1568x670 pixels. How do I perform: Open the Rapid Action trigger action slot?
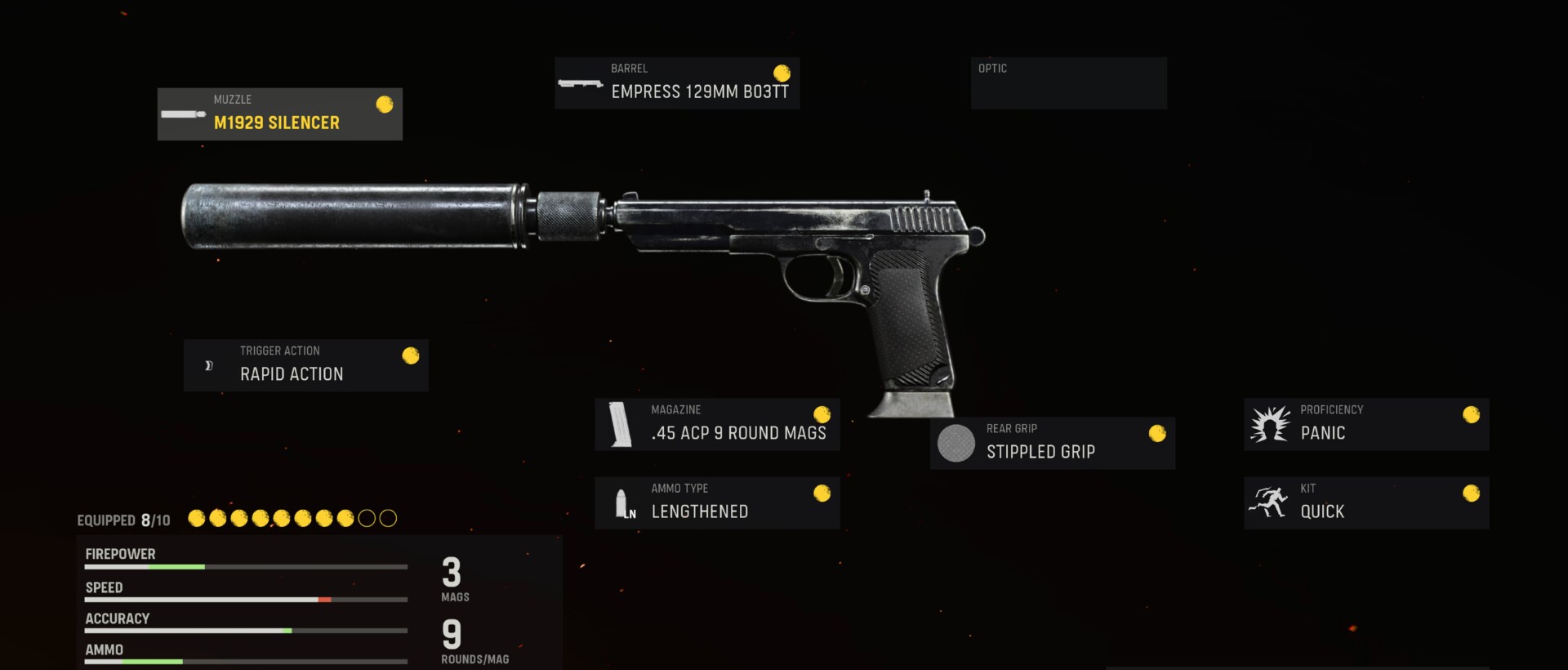305,365
